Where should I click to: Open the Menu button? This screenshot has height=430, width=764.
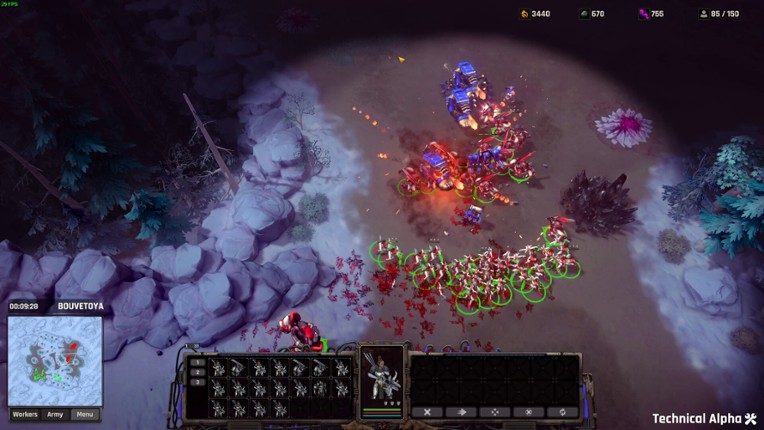pyautogui.click(x=85, y=414)
